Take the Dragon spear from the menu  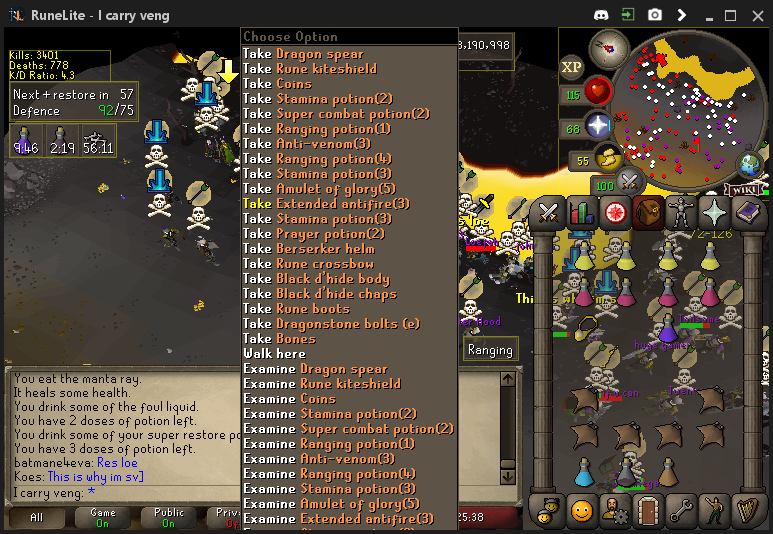303,54
